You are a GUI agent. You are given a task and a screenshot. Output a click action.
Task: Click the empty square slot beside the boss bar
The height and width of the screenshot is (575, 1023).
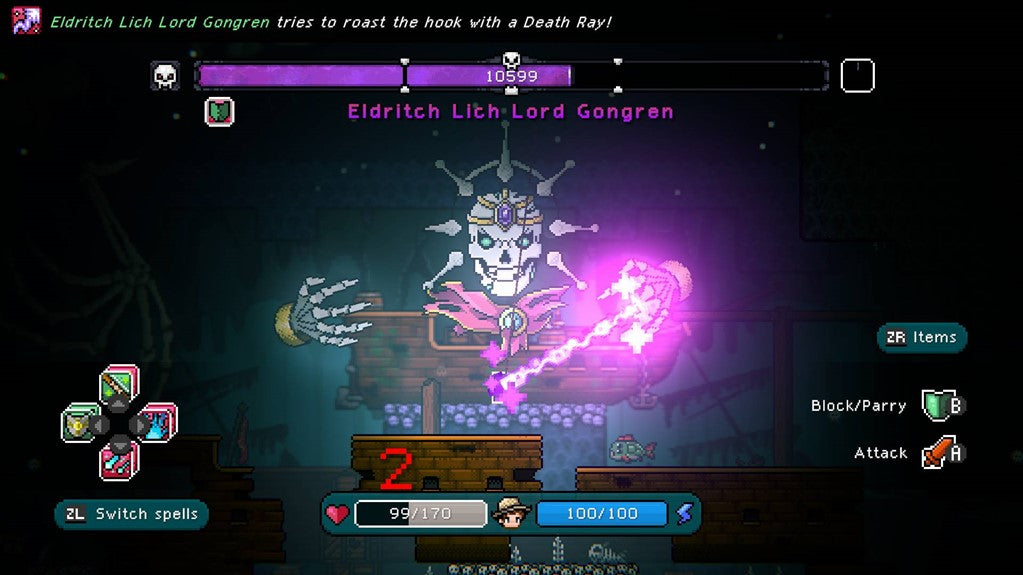(x=857, y=76)
